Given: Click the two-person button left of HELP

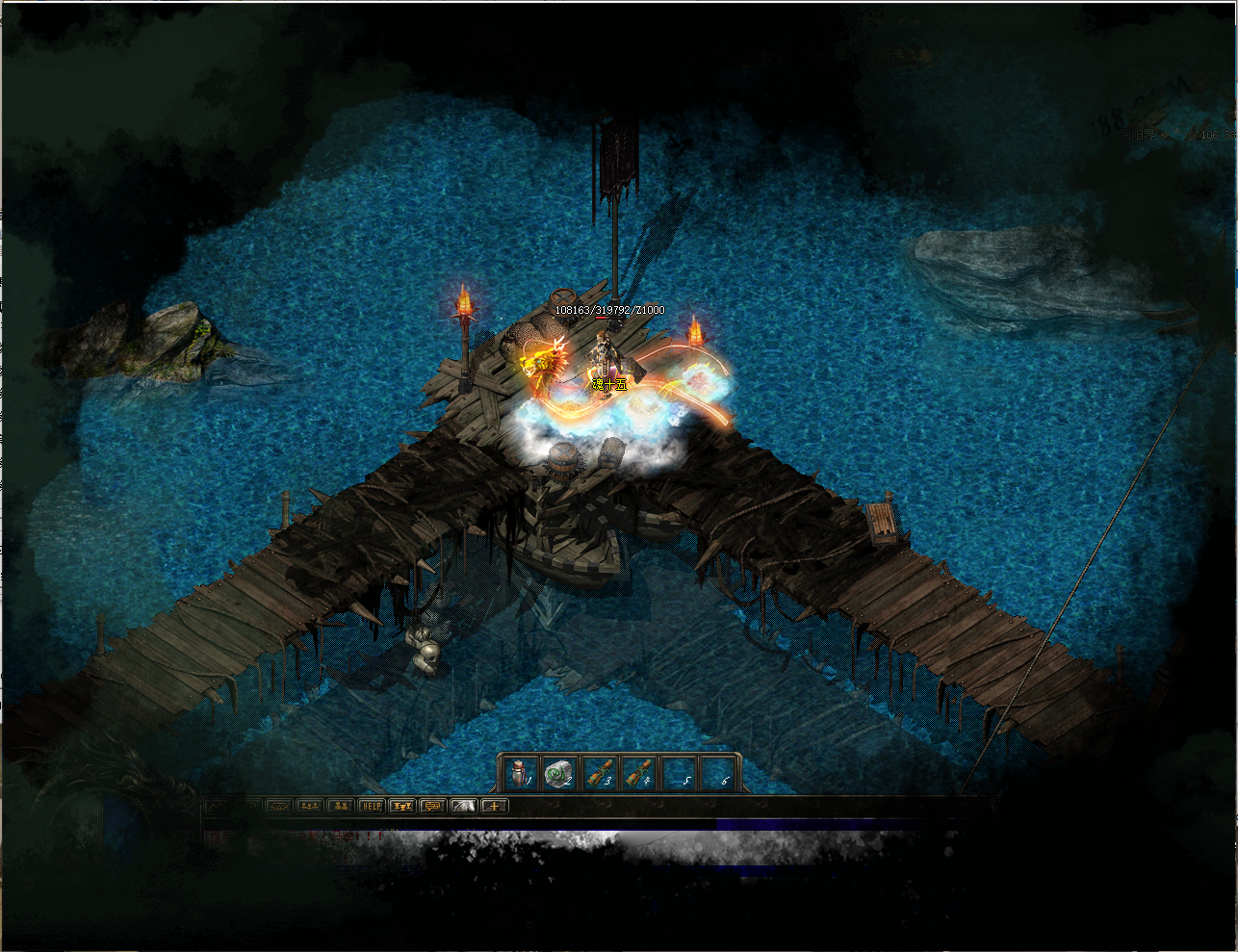Looking at the screenshot, I should pyautogui.click(x=340, y=806).
